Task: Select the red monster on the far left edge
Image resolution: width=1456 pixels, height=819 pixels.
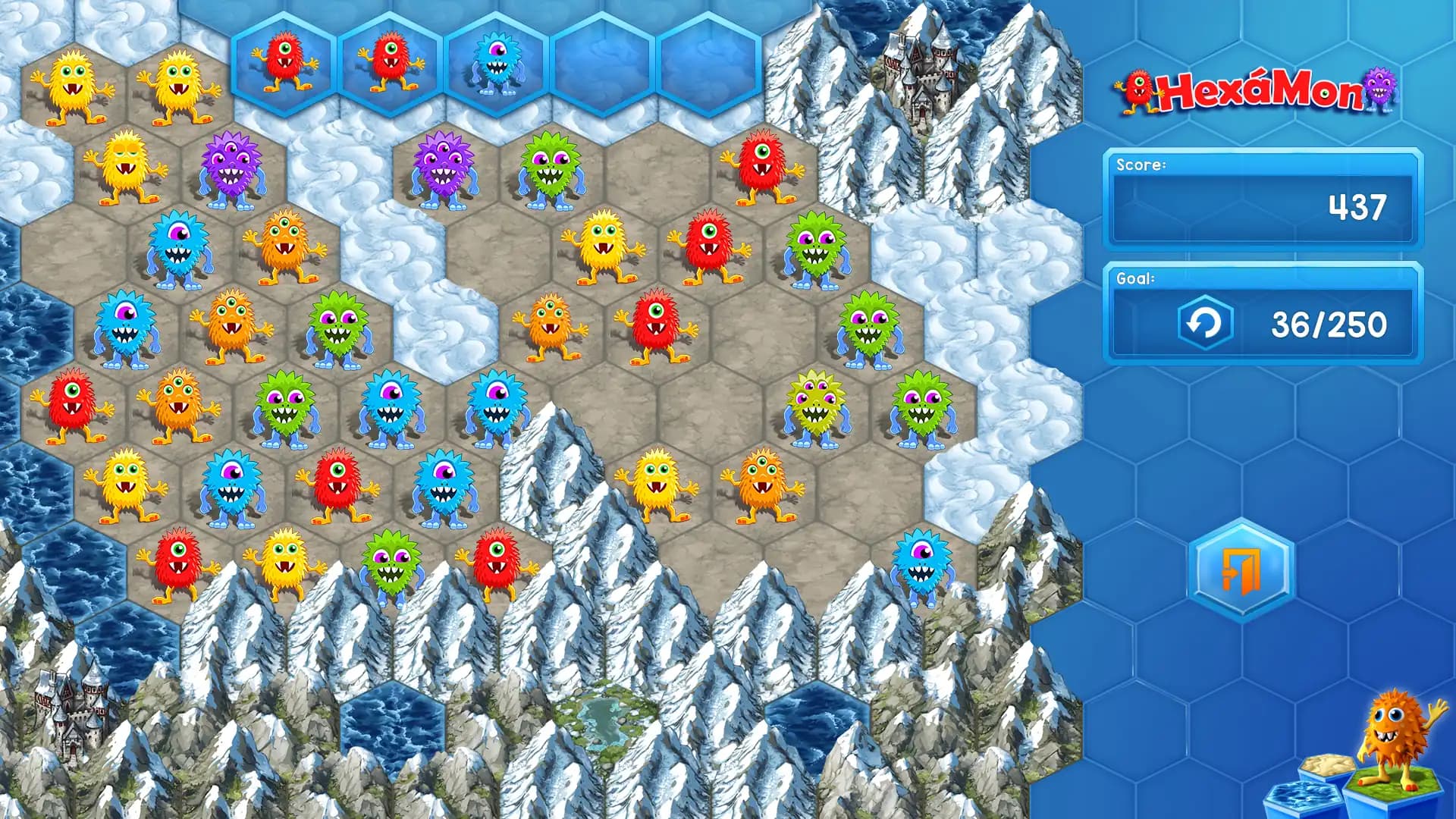Action: [72, 406]
